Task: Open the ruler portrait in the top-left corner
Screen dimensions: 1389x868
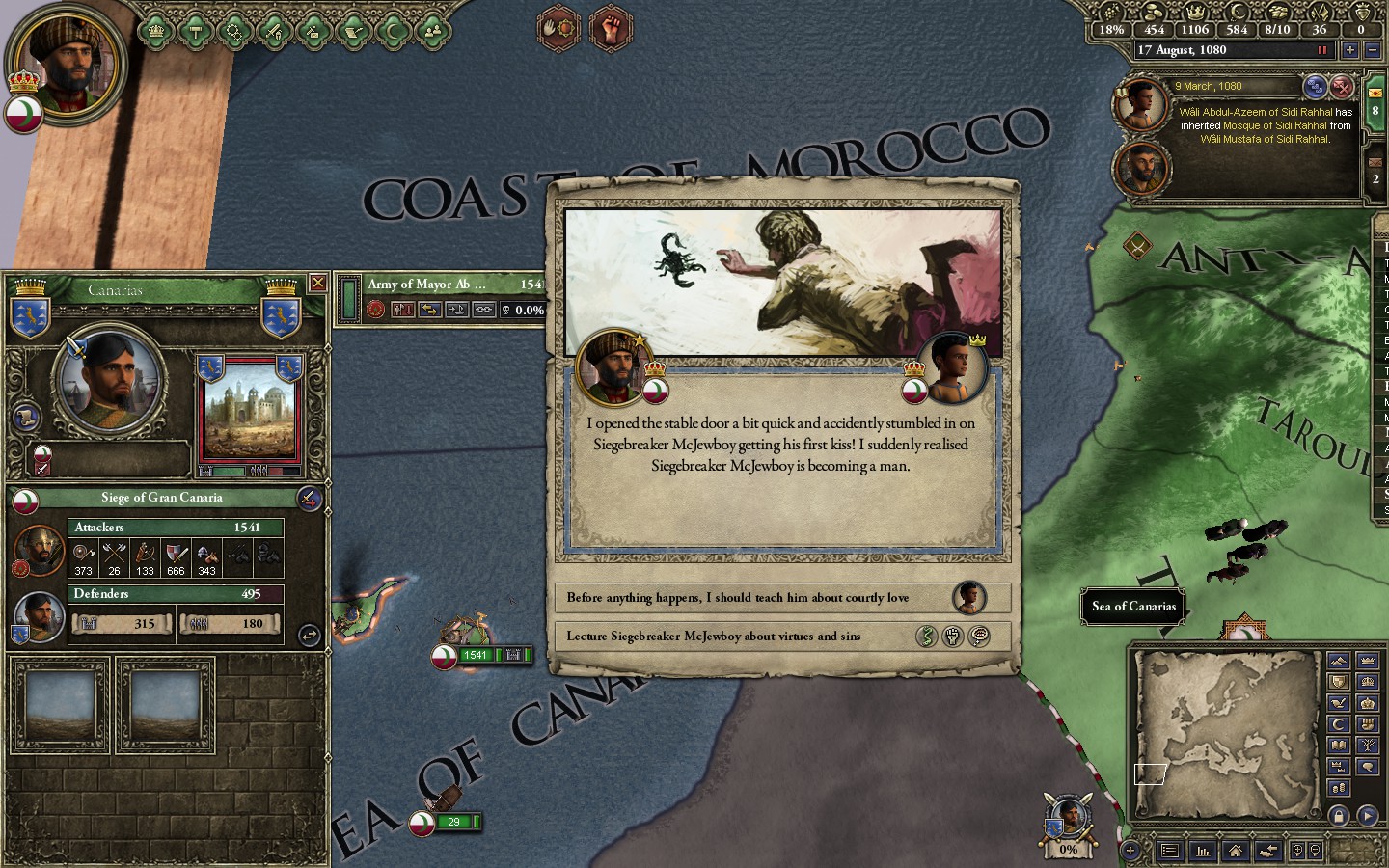Action: [x=66, y=65]
